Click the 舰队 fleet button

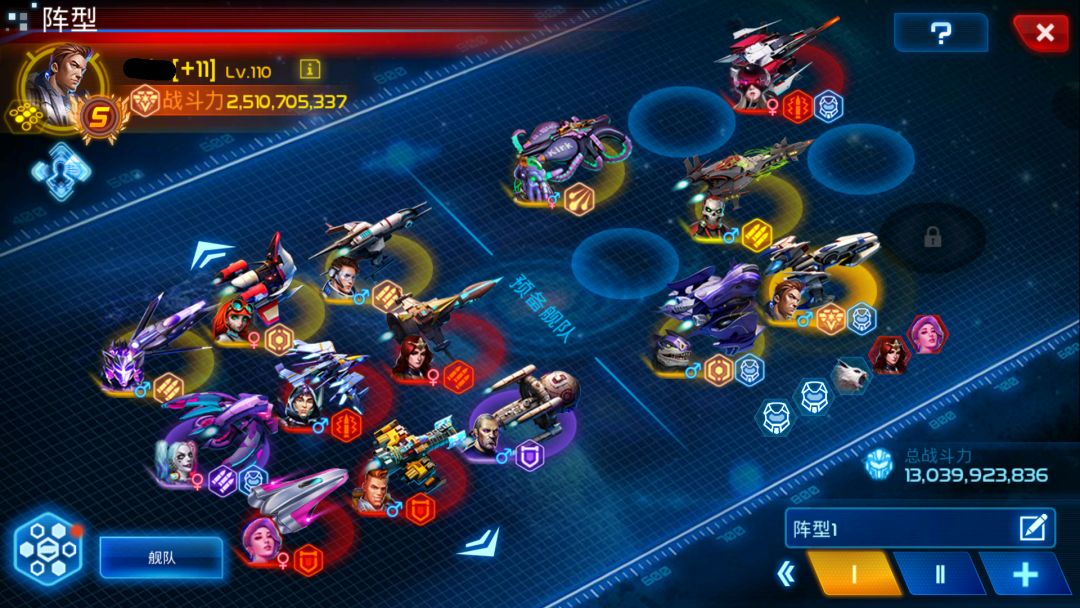161,558
